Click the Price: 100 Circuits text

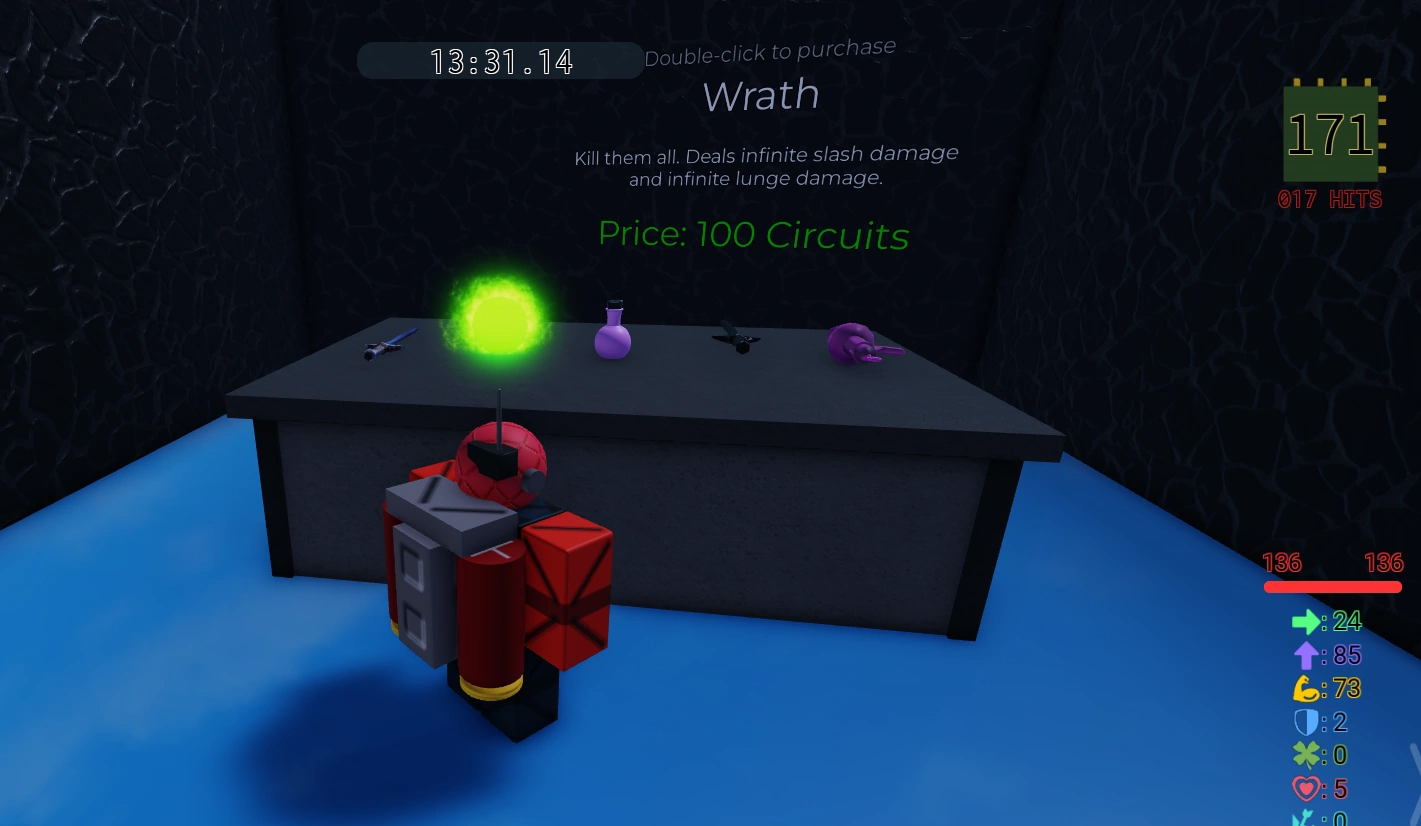753,235
